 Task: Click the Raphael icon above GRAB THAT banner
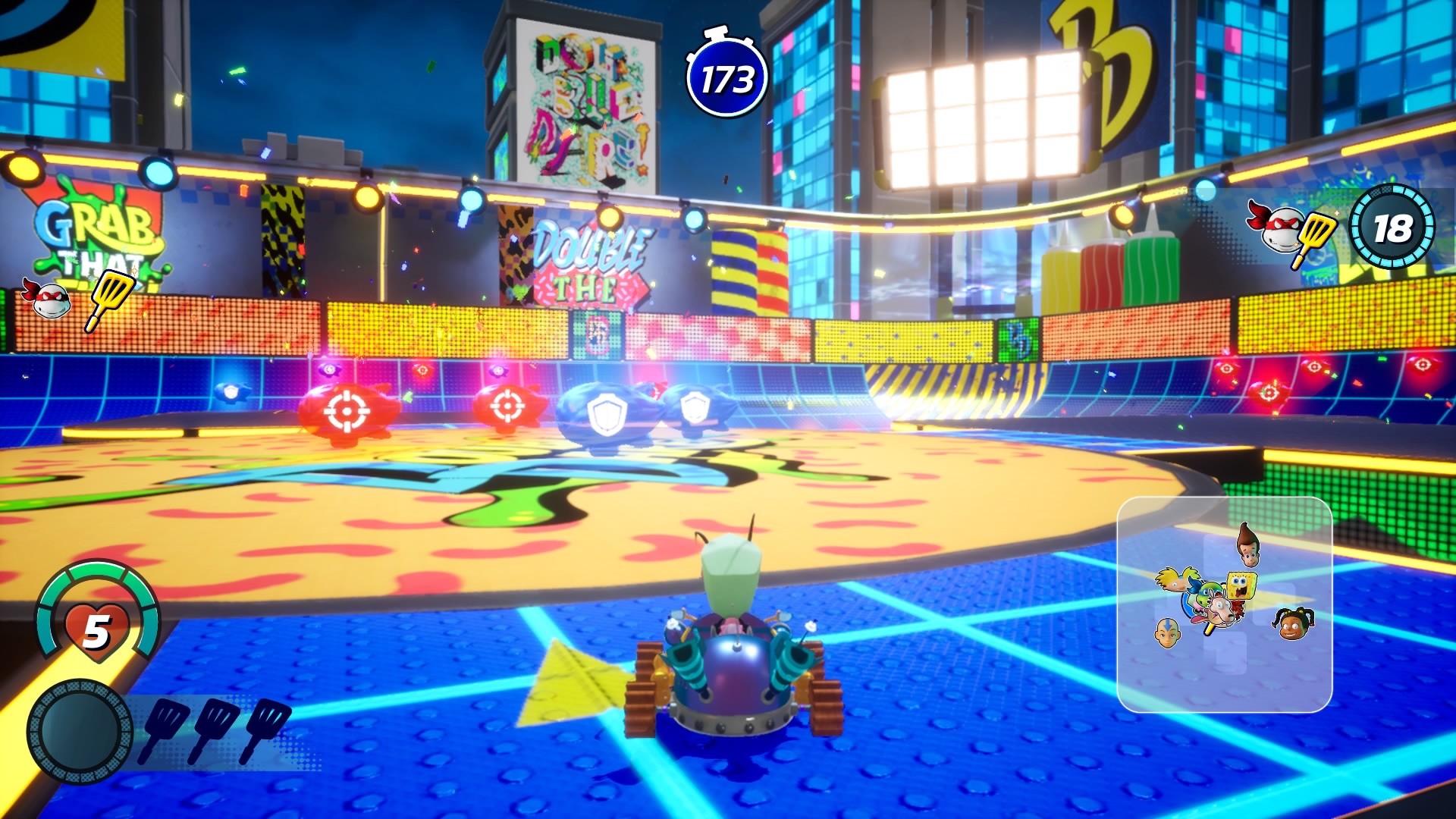[48, 298]
